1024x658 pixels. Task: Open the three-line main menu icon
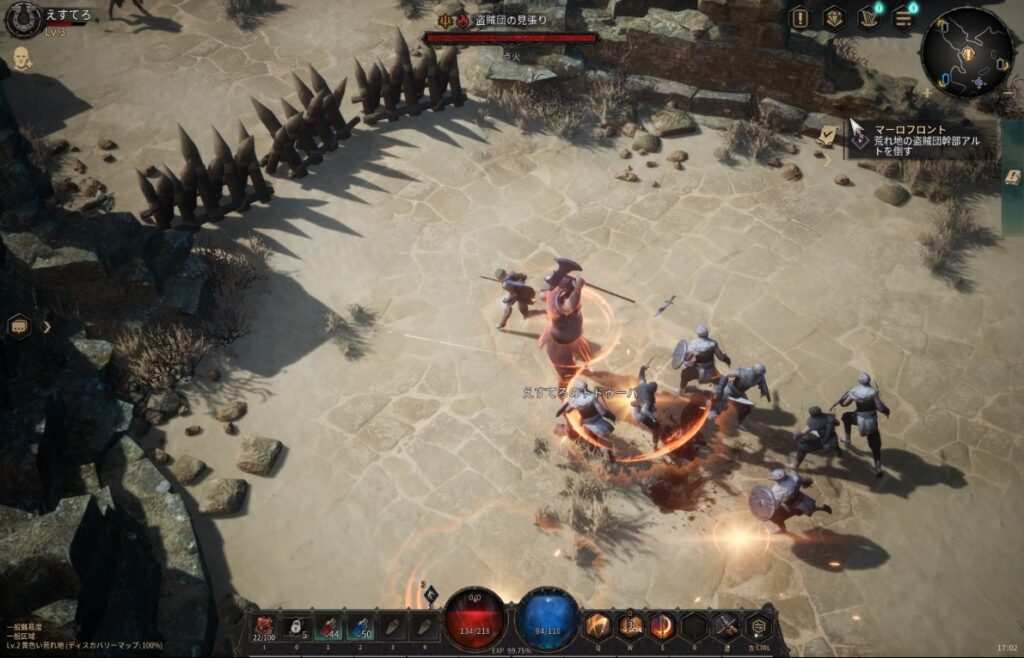903,17
